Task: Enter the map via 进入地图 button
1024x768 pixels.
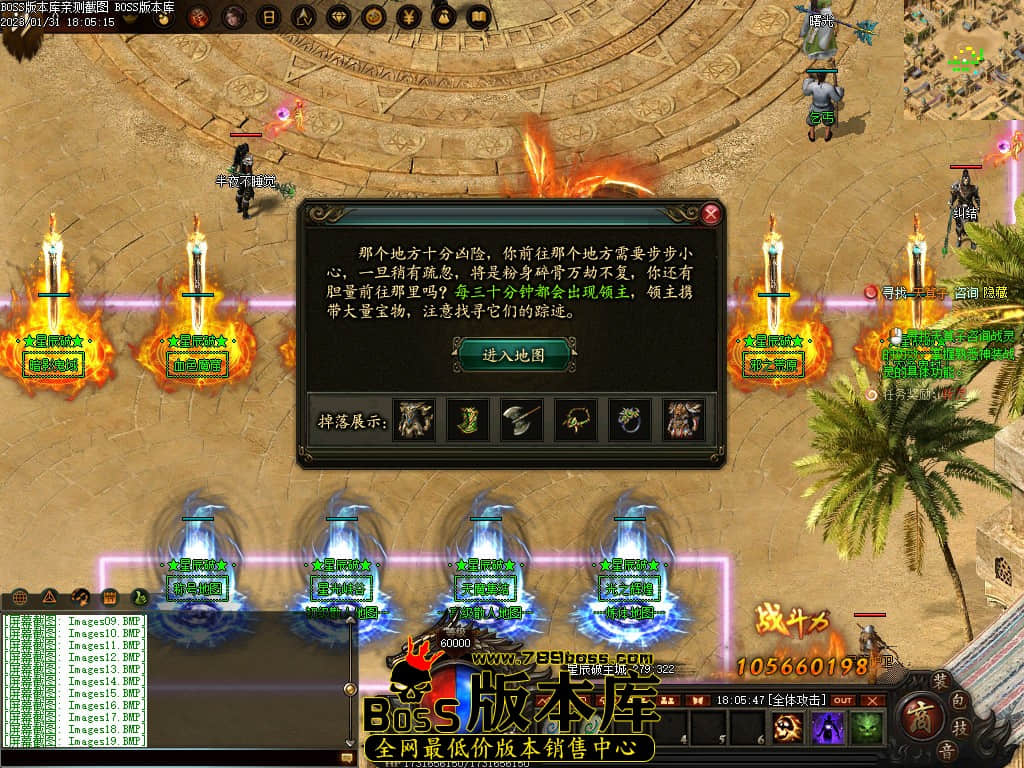Action: pyautogui.click(x=515, y=354)
